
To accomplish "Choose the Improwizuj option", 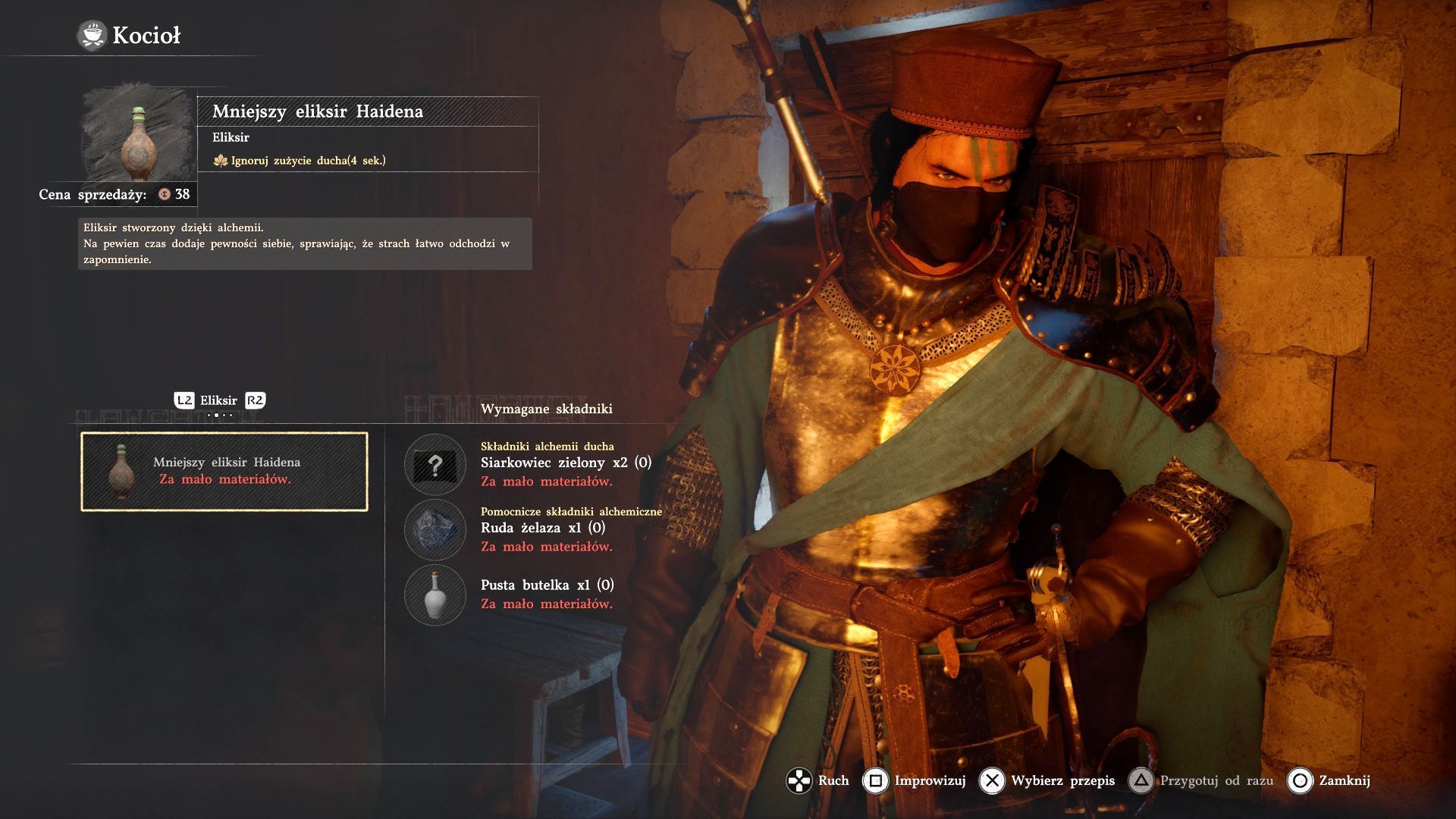I will [915, 780].
